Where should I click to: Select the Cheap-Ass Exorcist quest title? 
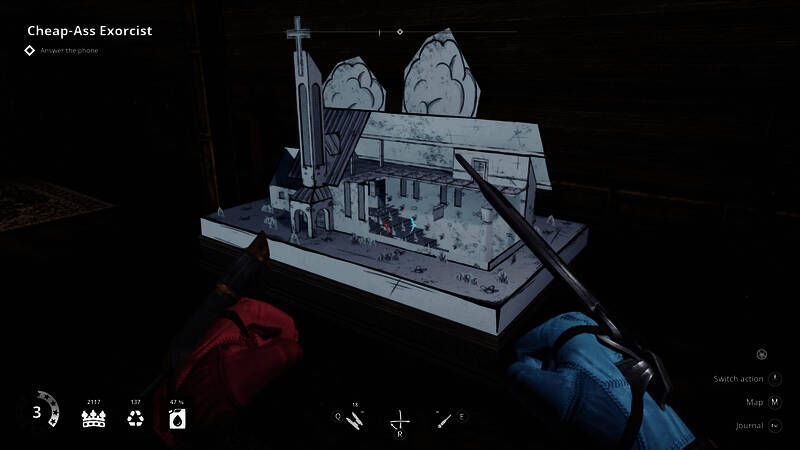[x=89, y=31]
